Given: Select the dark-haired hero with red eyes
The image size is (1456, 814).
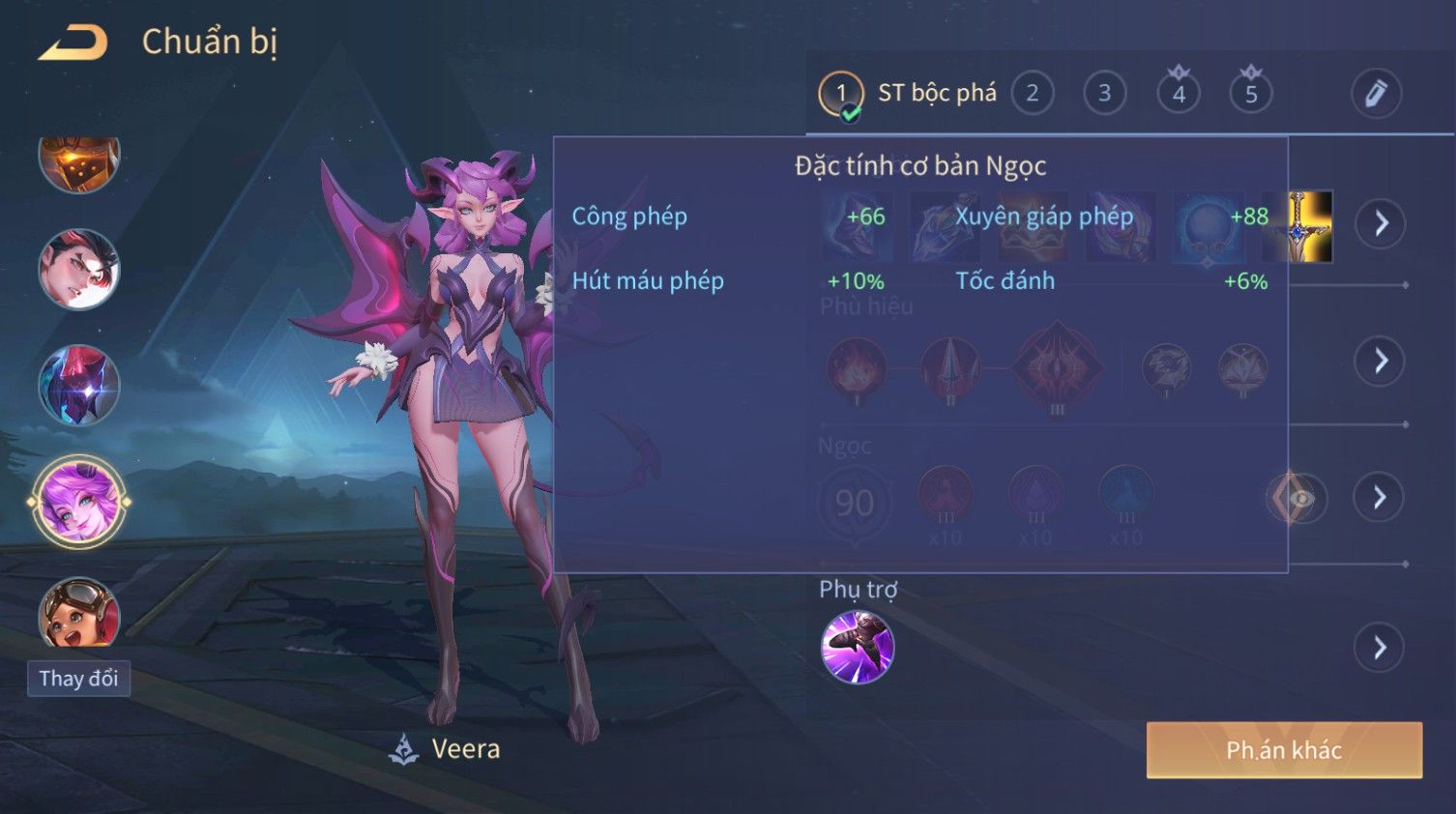Looking at the screenshot, I should coord(79,270).
